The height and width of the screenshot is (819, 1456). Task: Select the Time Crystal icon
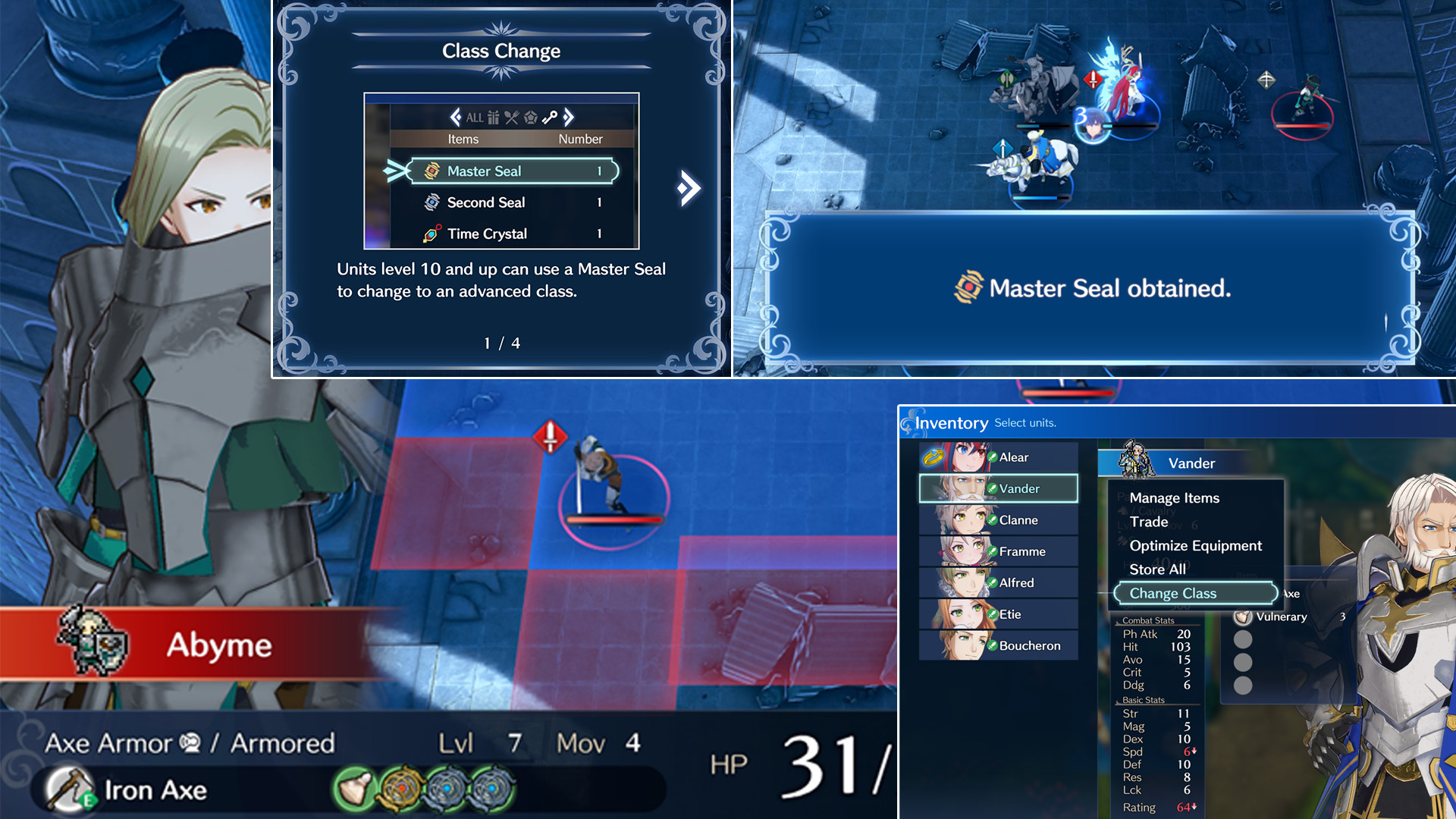[x=433, y=233]
